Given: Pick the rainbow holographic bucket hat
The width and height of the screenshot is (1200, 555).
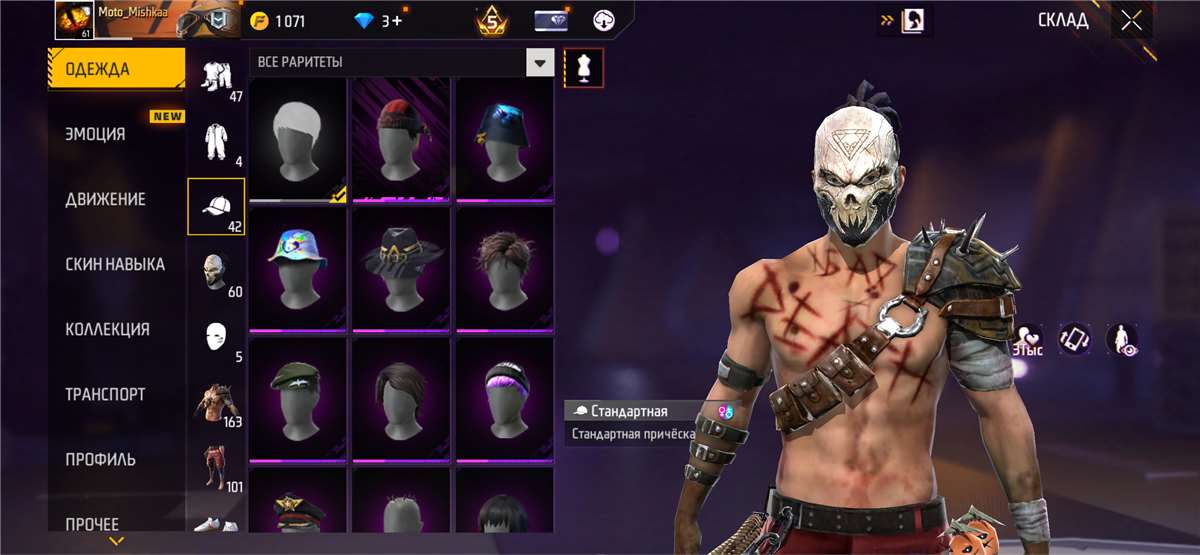Looking at the screenshot, I should pos(297,269).
